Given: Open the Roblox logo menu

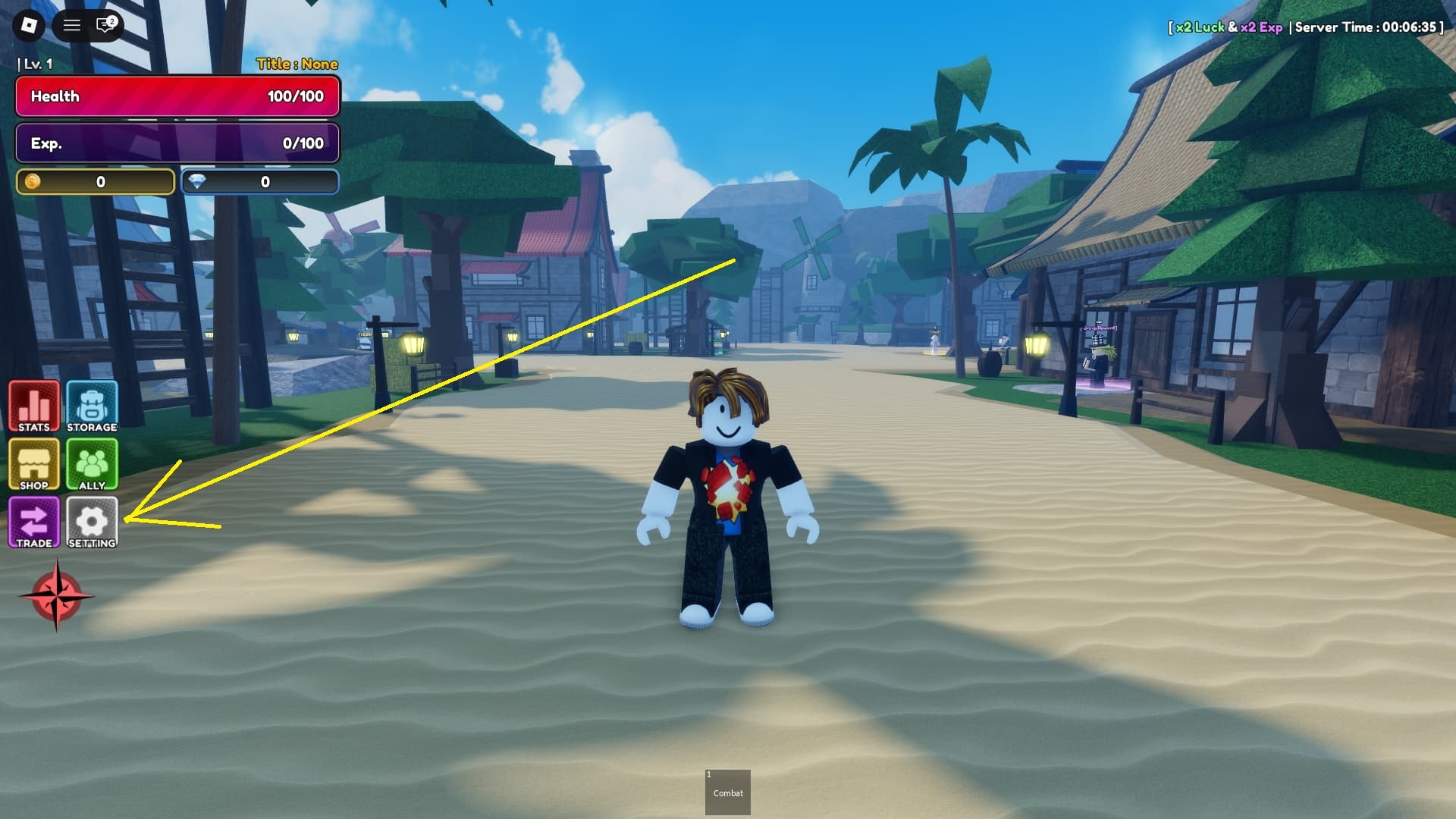Looking at the screenshot, I should point(29,26).
